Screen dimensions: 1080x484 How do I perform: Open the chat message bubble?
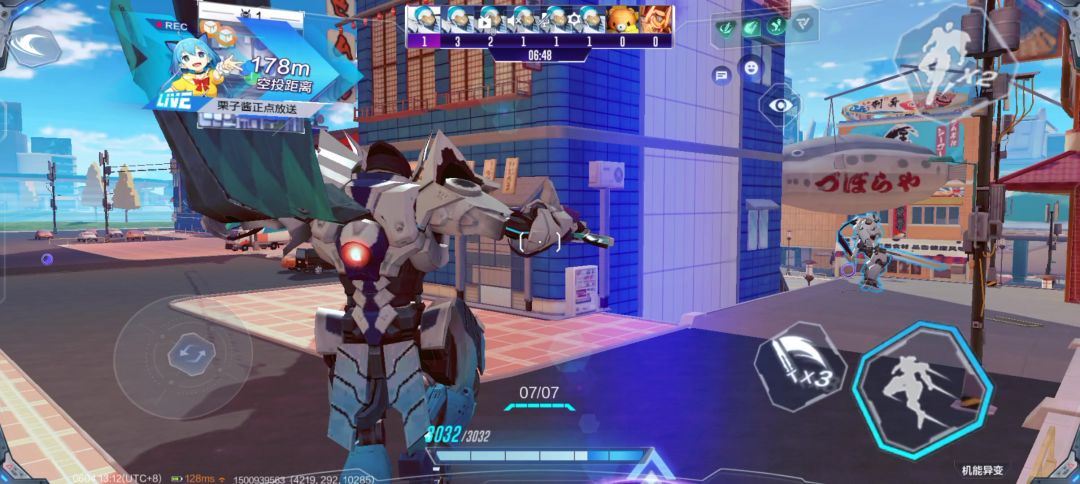[x=721, y=75]
